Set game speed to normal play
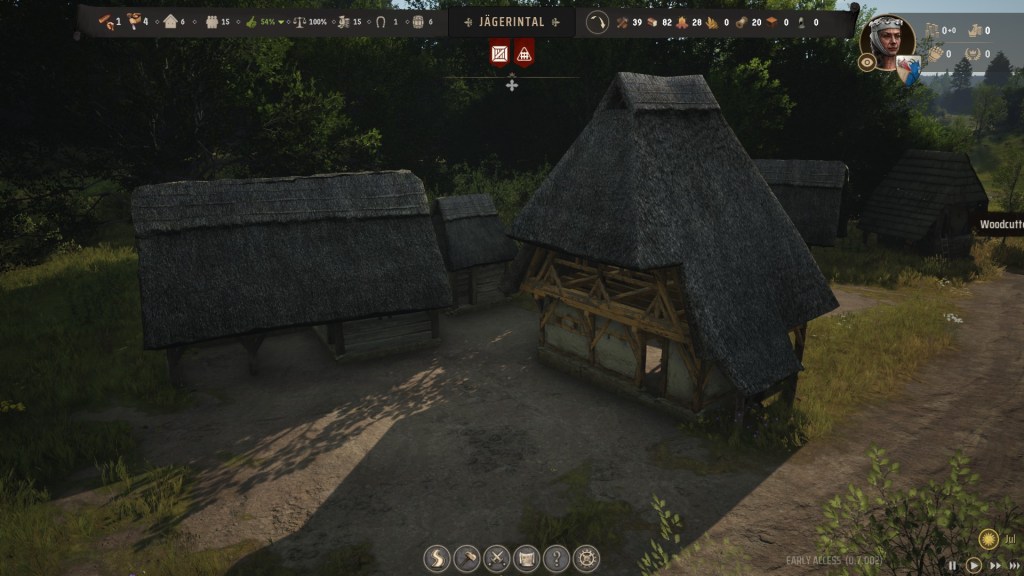1024x576 pixels. point(973,566)
